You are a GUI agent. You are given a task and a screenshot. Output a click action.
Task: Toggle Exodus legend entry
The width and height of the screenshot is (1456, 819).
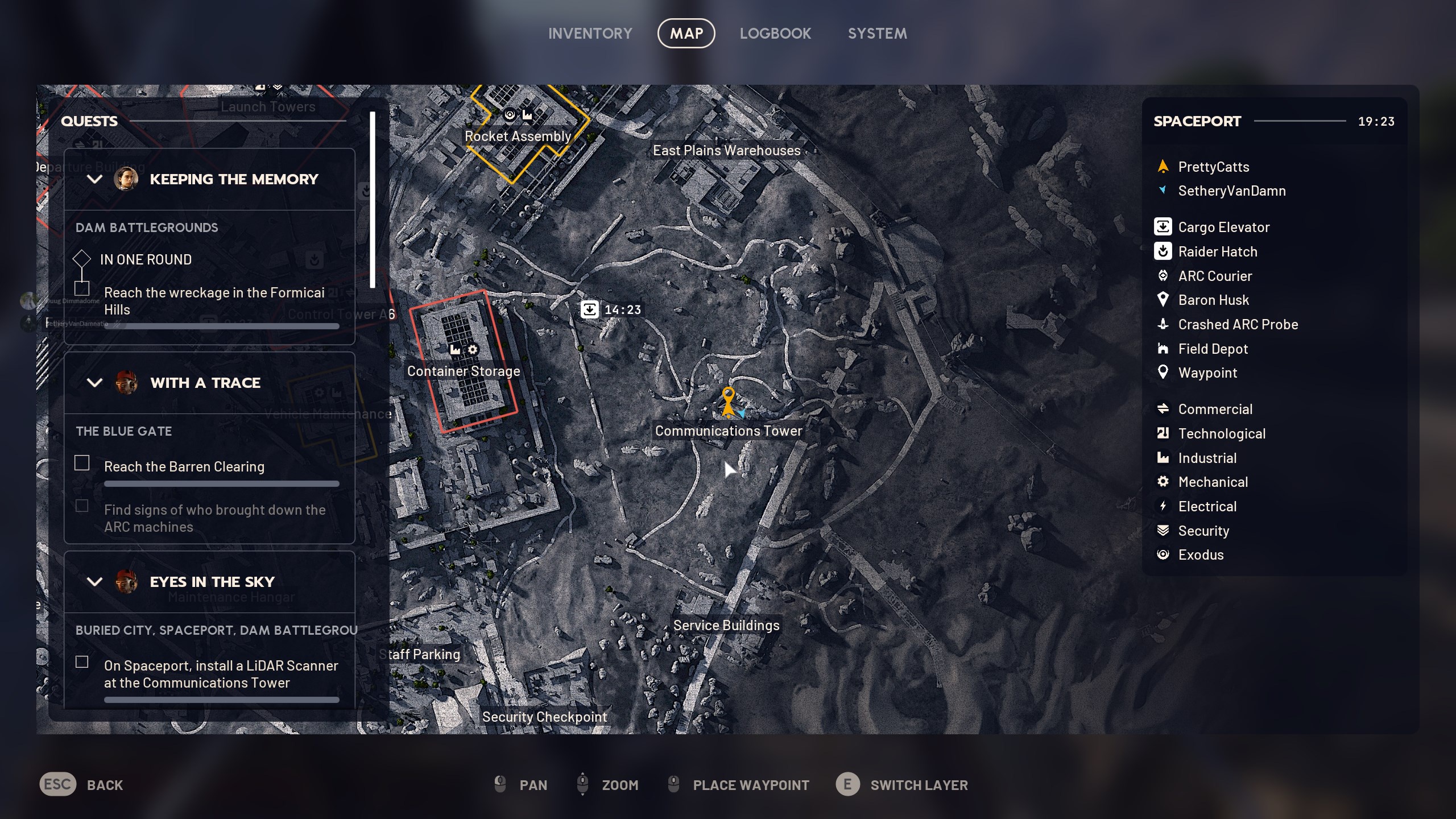tap(1200, 555)
